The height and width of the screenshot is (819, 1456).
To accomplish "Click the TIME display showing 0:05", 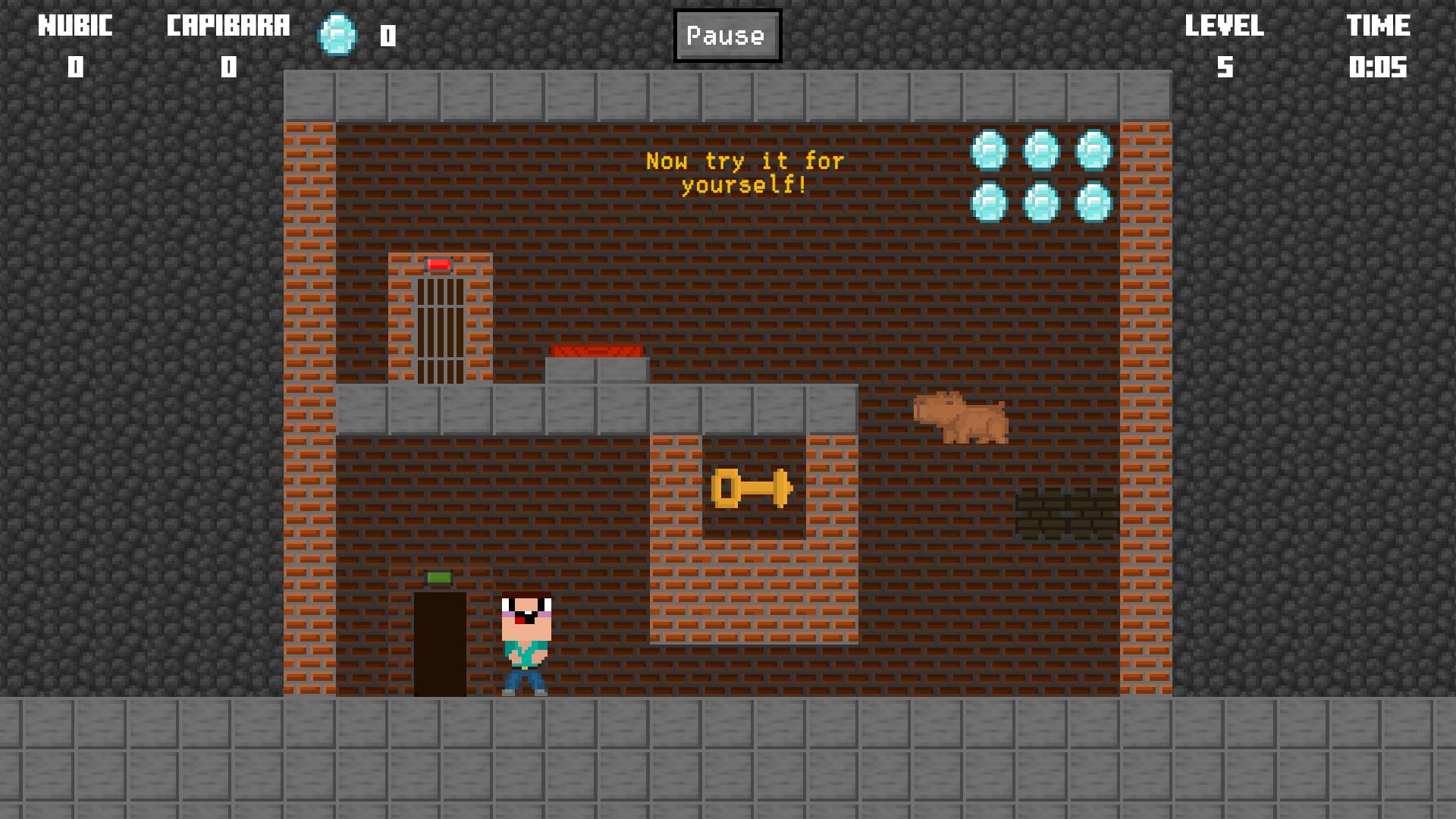I will tap(1379, 68).
